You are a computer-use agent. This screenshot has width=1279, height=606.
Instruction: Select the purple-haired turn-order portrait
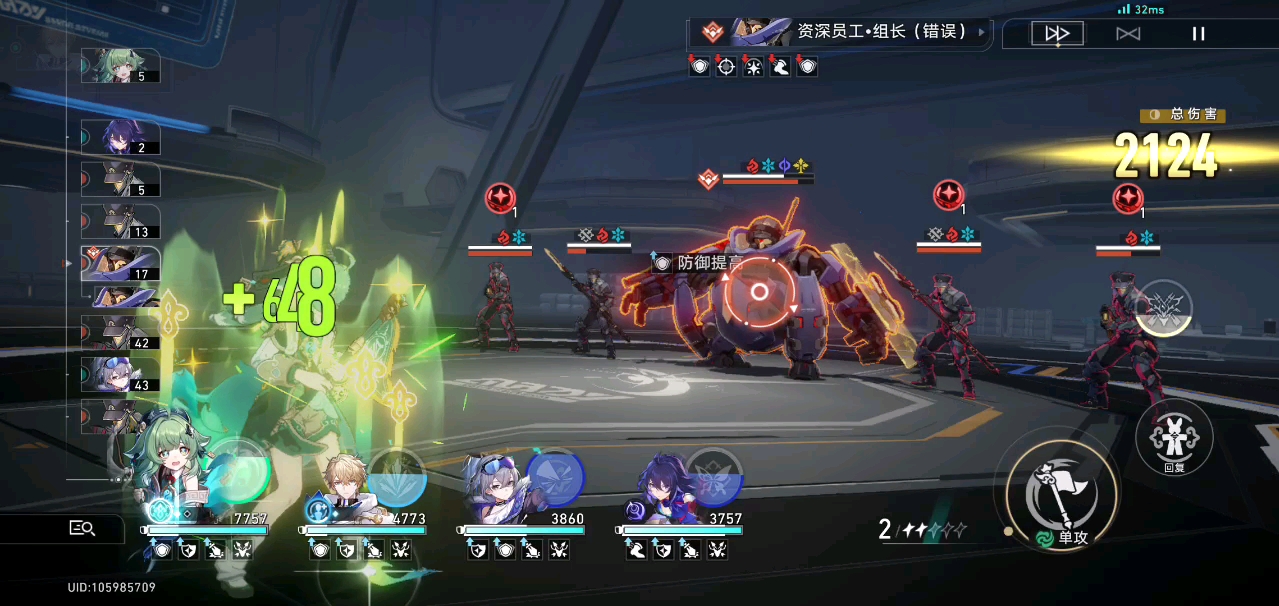tap(120, 138)
